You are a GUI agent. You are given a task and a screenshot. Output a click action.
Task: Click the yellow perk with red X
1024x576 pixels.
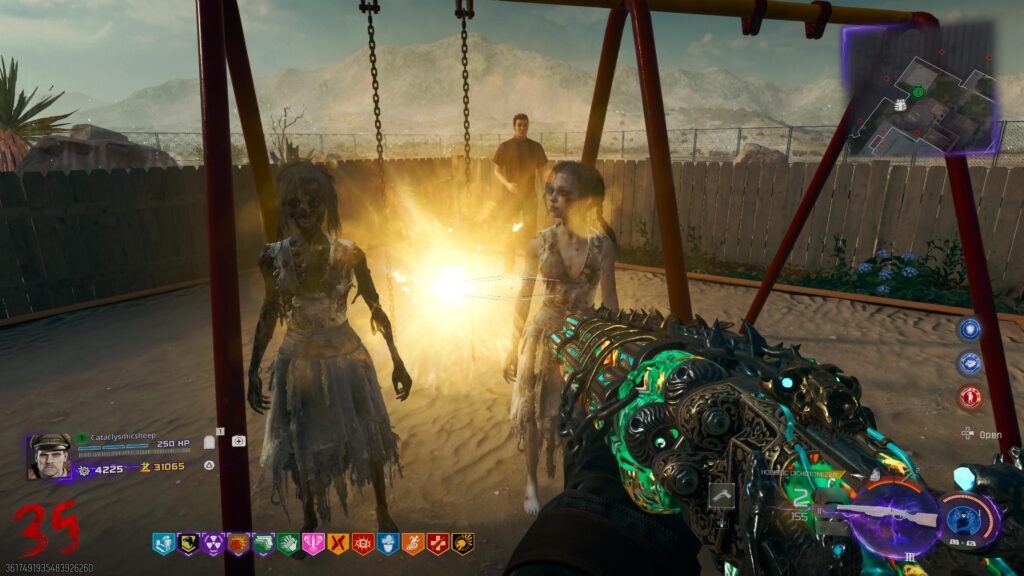(x=338, y=544)
